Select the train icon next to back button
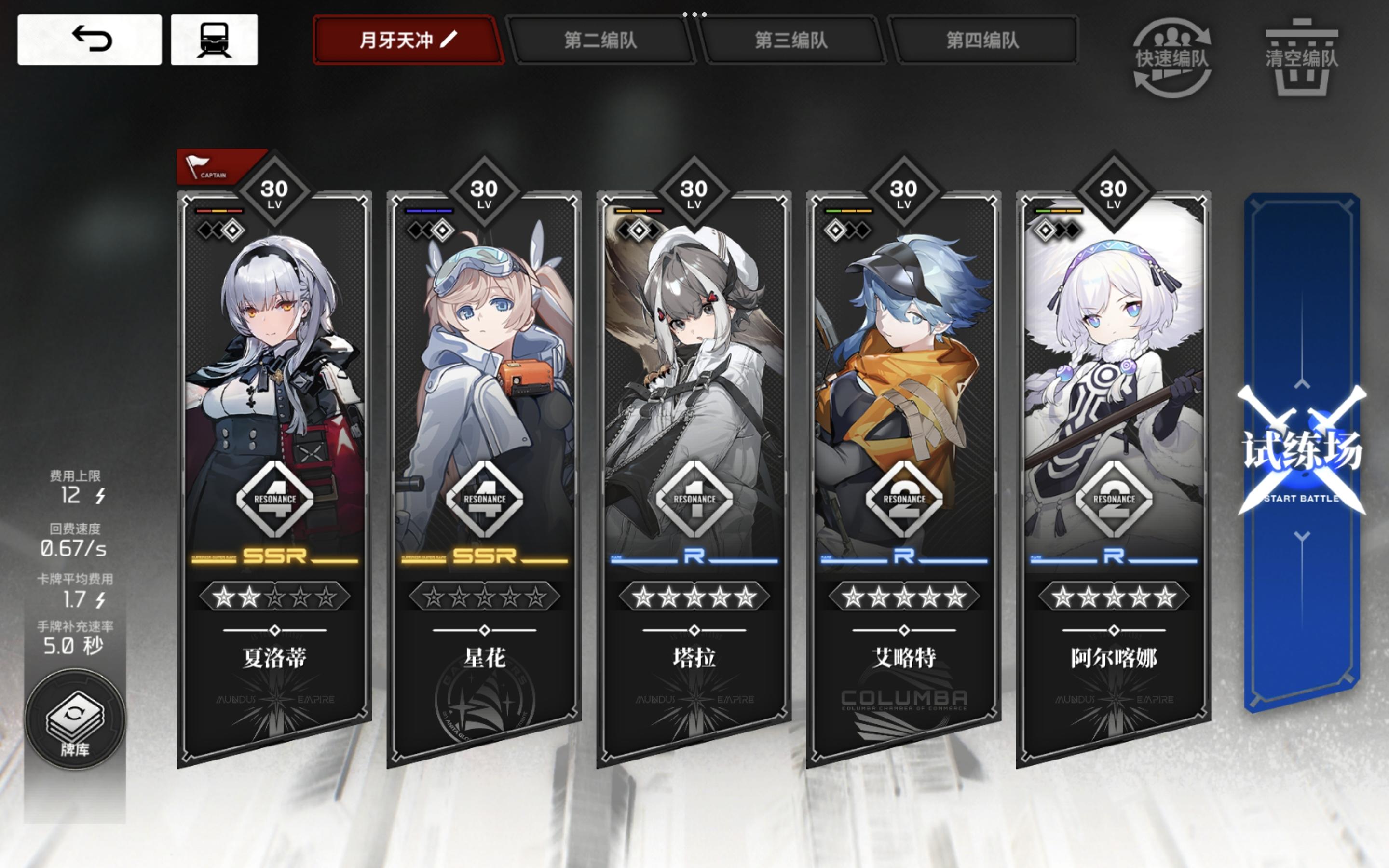1389x868 pixels. [x=218, y=40]
